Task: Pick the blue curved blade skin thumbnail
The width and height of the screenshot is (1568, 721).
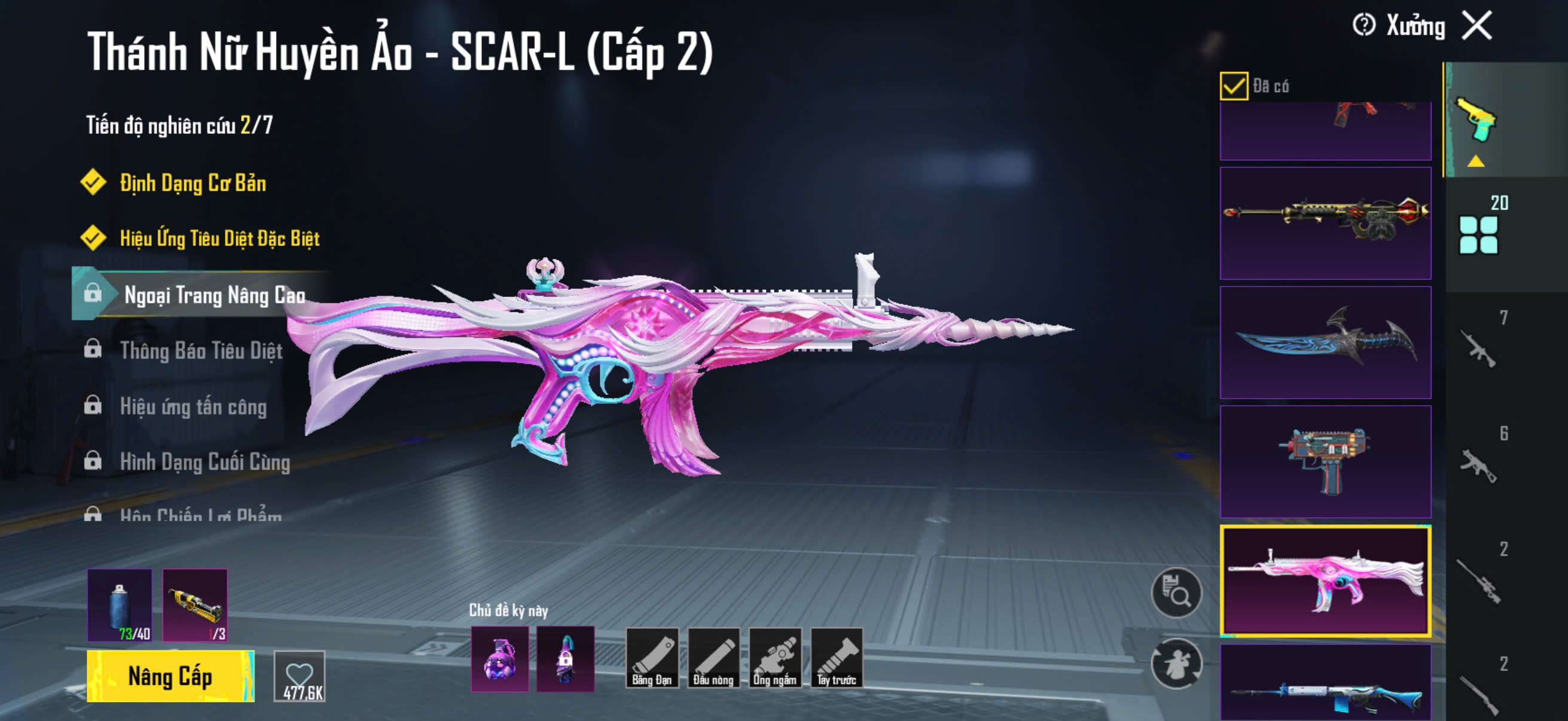Action: pyautogui.click(x=1325, y=343)
